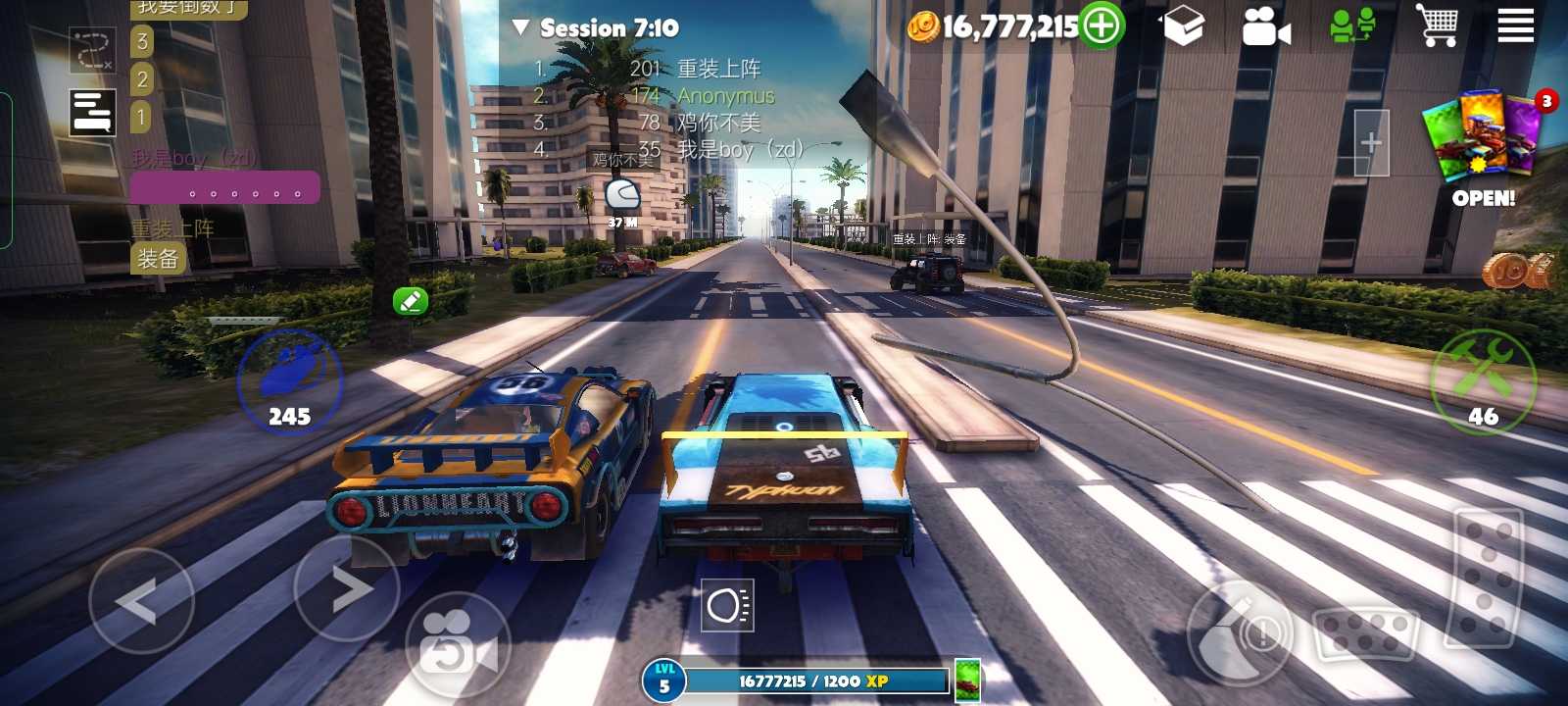Open the shopping cart store
This screenshot has width=1568, height=706.
tap(1436, 25)
